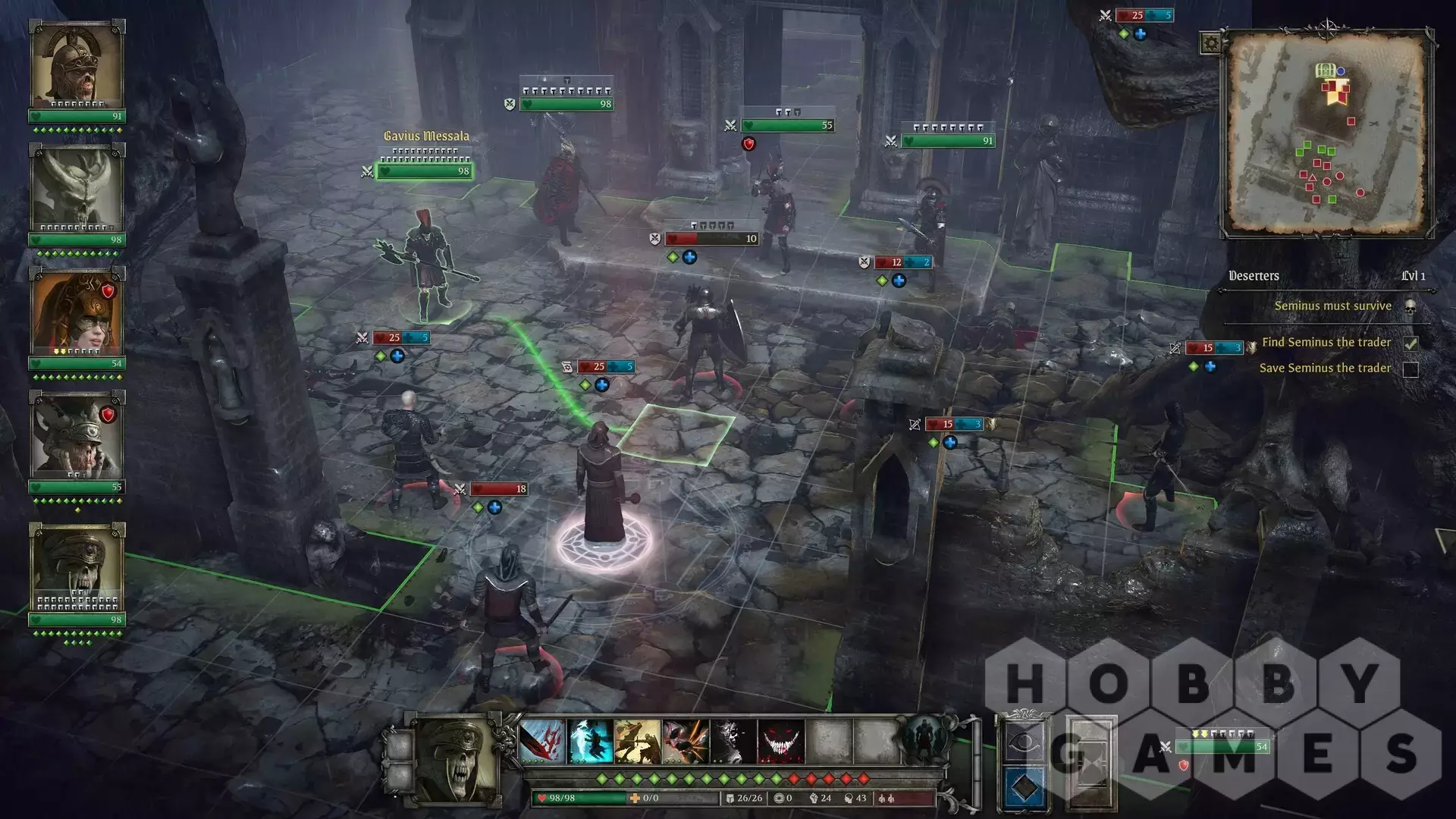Use the red grinning maw ability
Image resolution: width=1456 pixels, height=819 pixels.
780,741
